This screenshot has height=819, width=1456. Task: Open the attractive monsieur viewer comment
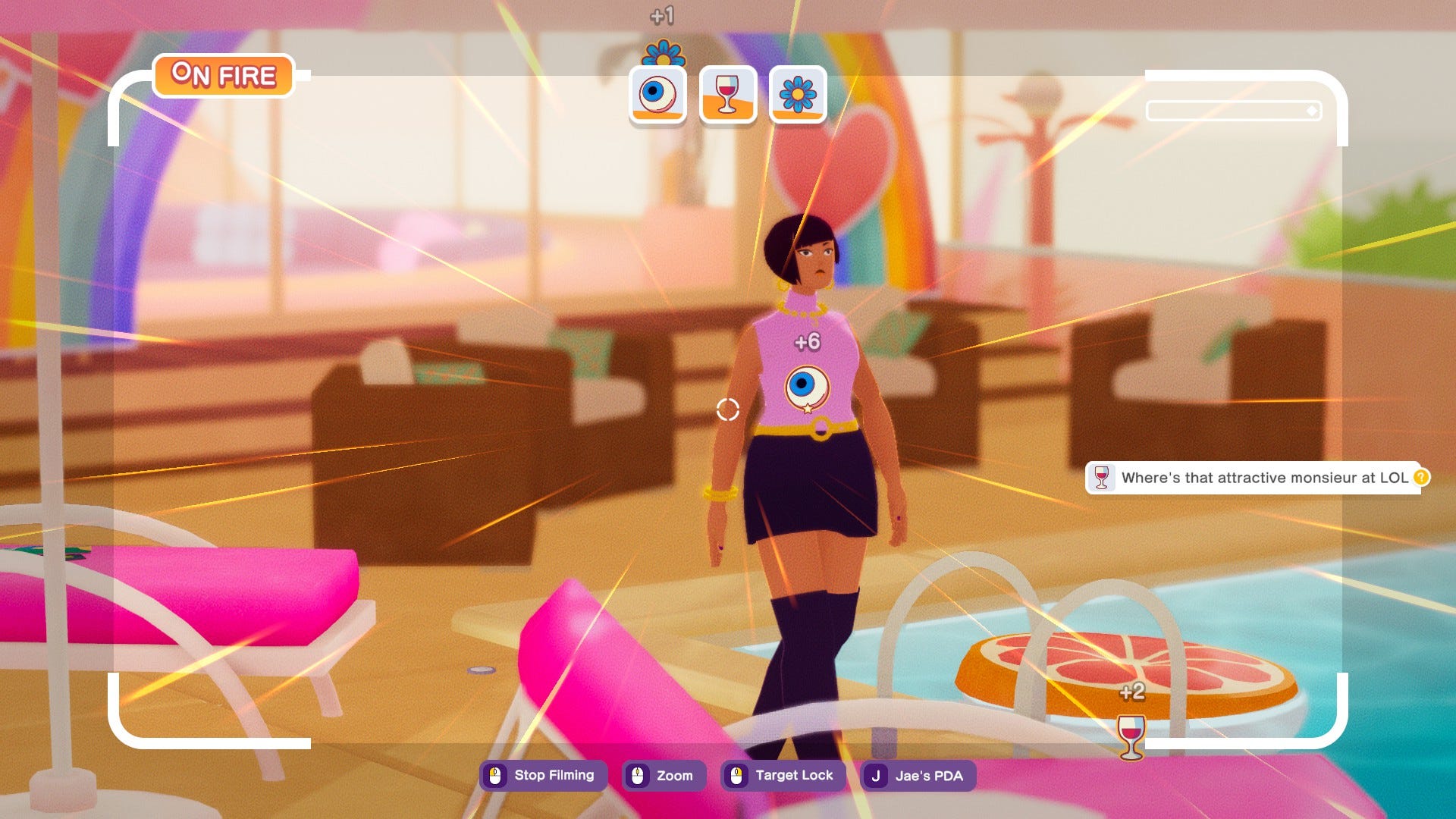point(1255,478)
